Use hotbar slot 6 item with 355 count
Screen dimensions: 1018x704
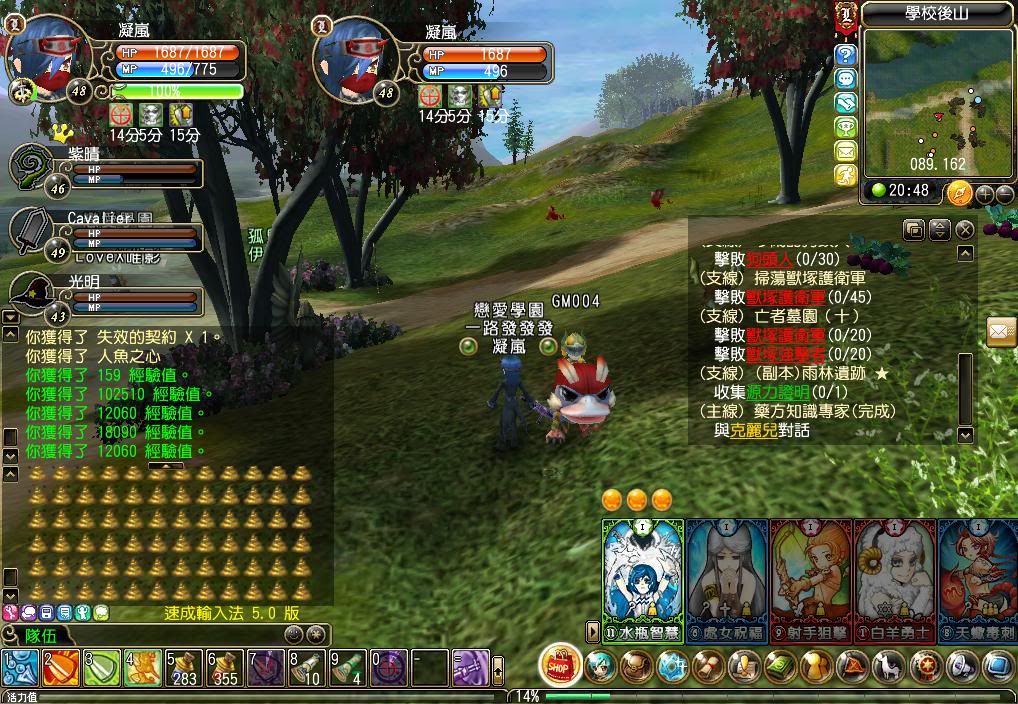[x=224, y=667]
